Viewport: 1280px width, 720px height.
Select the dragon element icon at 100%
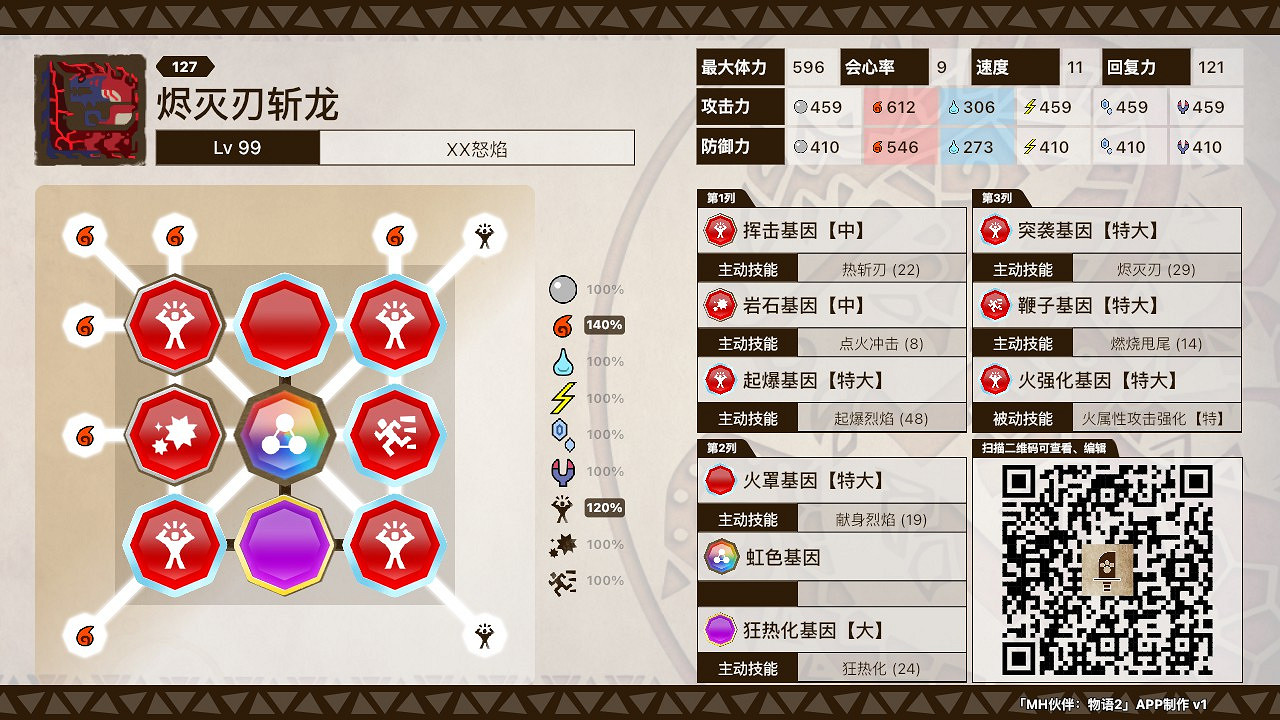pyautogui.click(x=563, y=471)
